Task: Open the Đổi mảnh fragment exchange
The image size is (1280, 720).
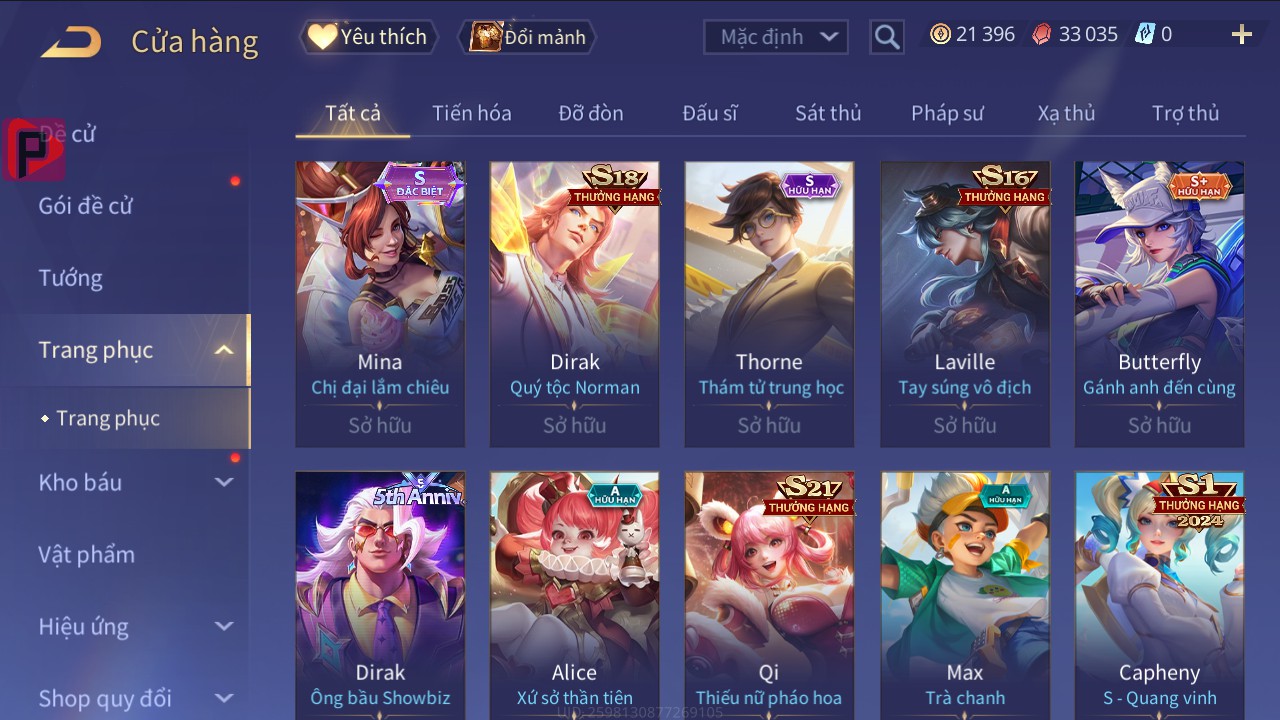Action: 527,37
